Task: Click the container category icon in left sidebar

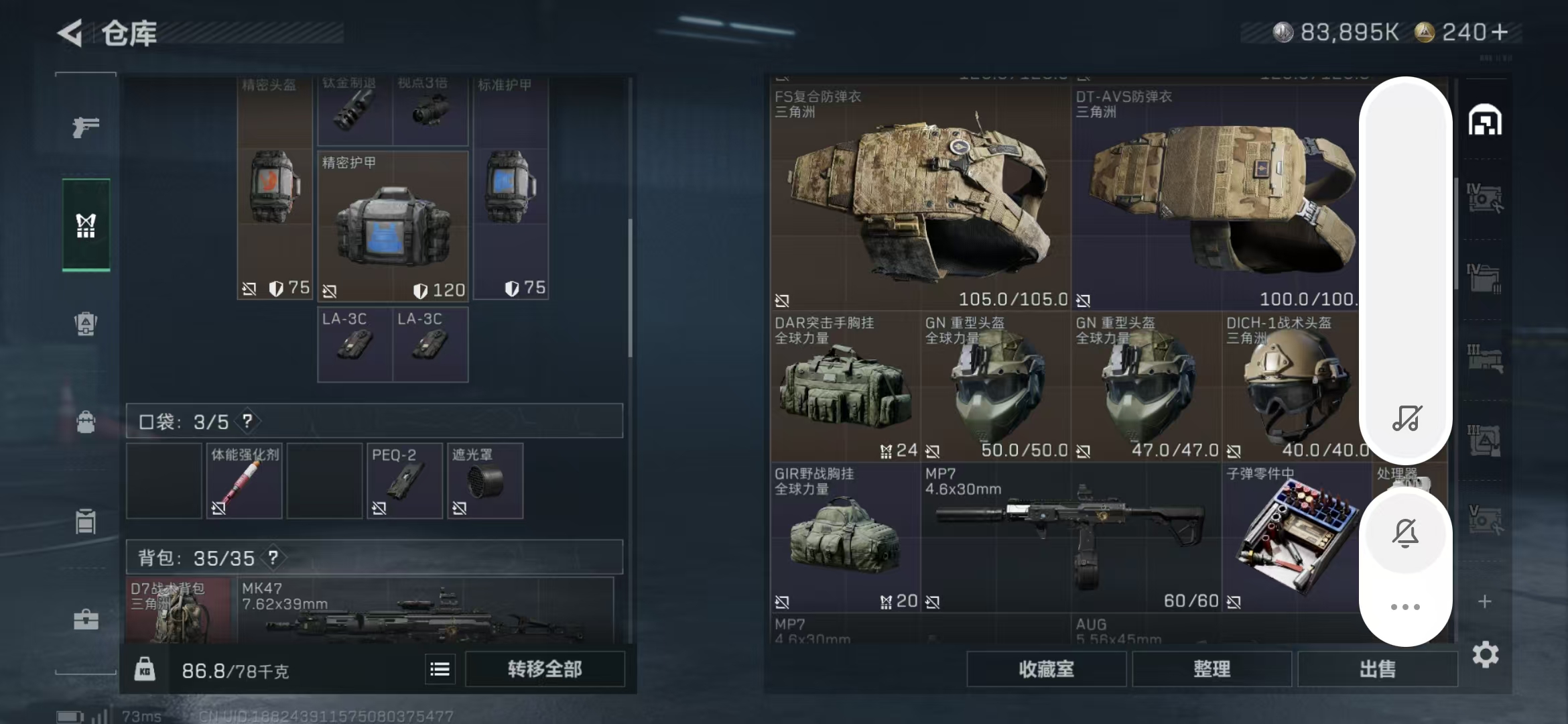Action: point(85,522)
